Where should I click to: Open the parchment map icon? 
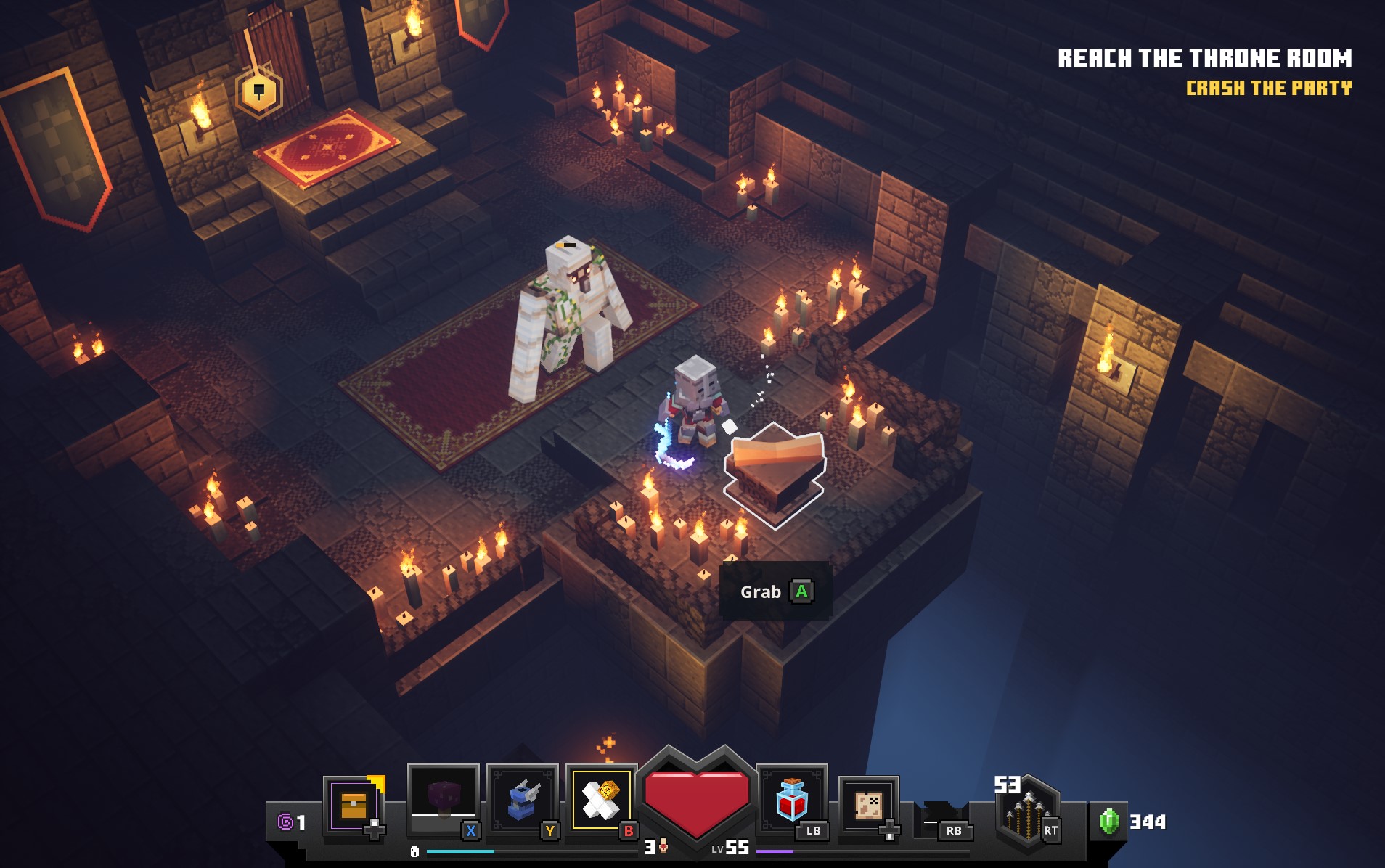[x=868, y=804]
